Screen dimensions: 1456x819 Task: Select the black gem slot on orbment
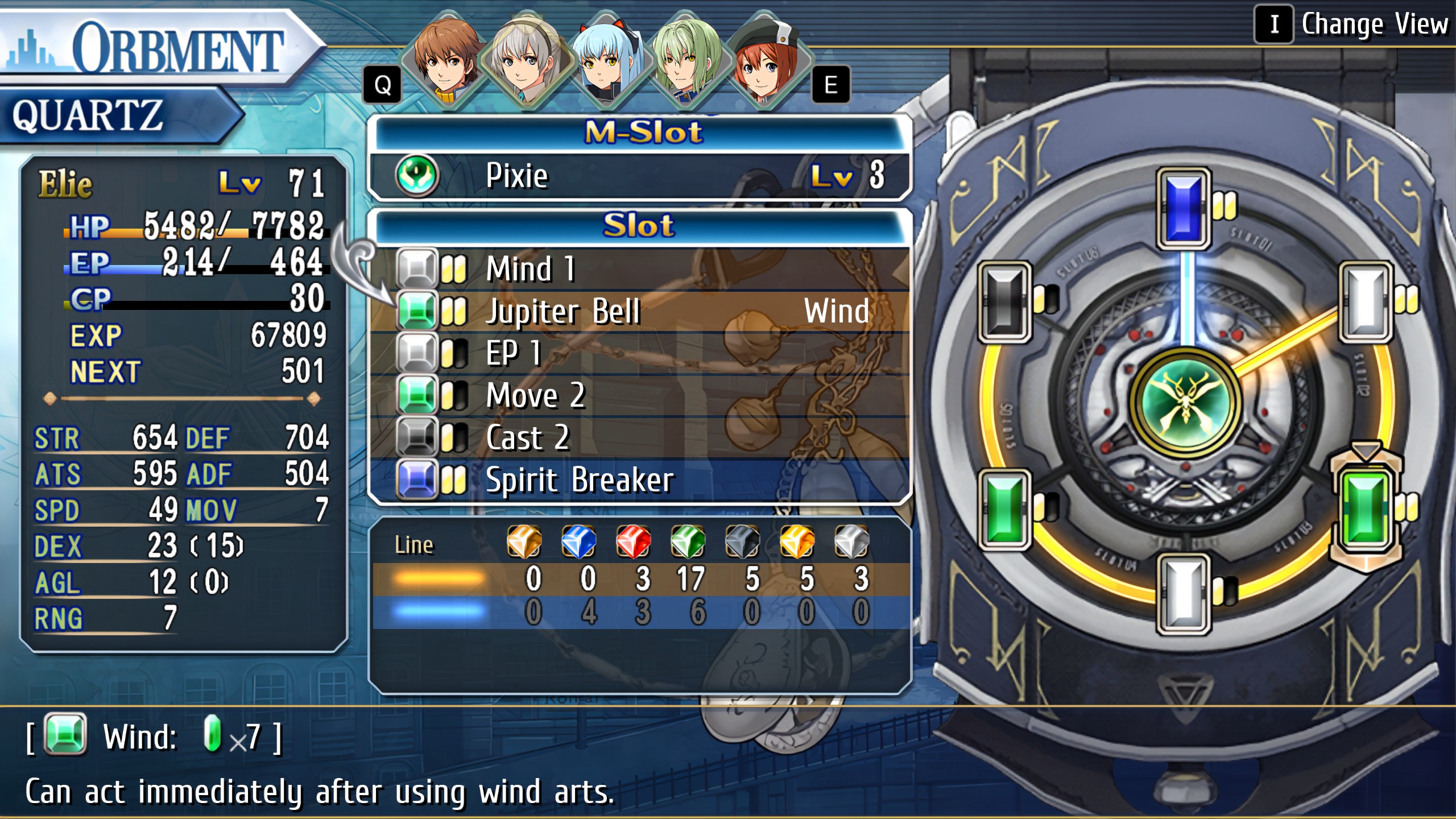click(1005, 302)
